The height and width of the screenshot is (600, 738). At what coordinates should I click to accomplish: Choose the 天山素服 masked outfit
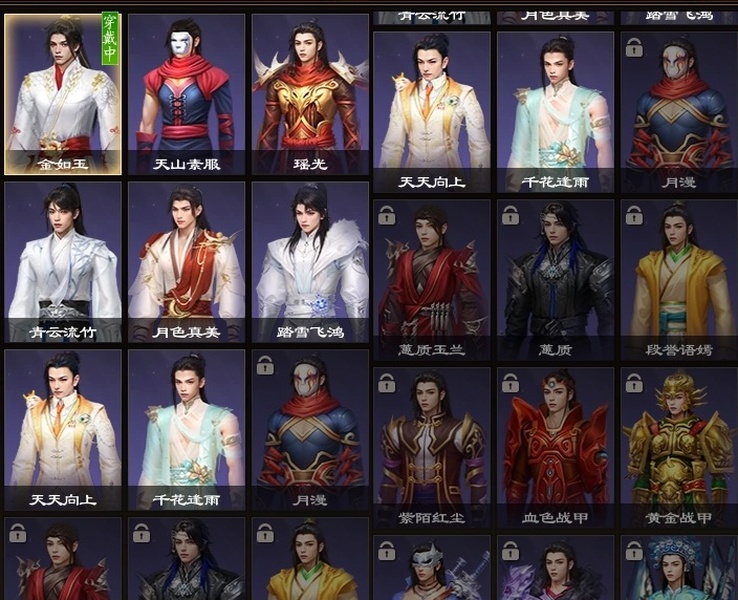[x=186, y=94]
